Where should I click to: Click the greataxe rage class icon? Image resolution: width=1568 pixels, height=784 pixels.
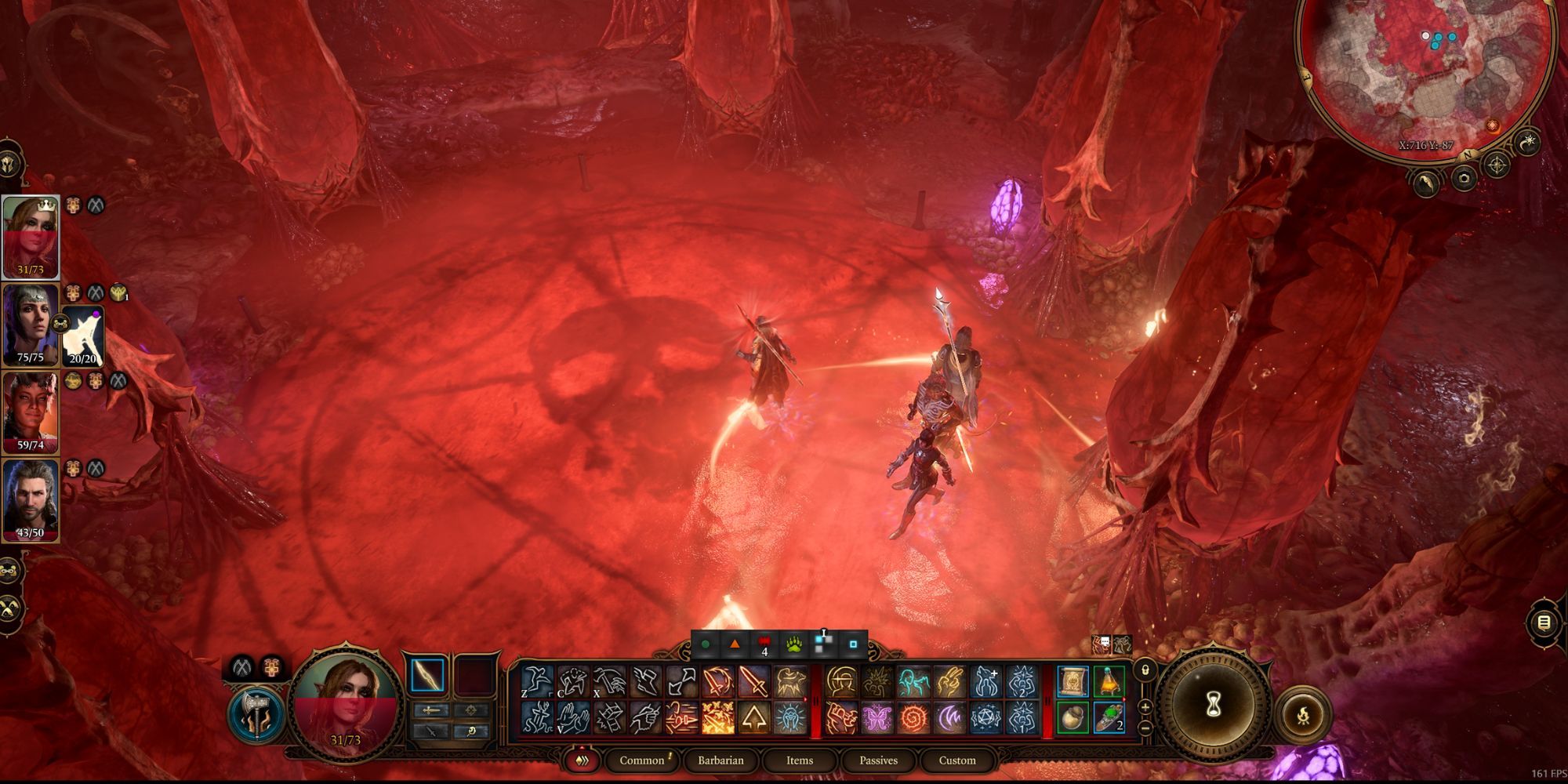[x=254, y=713]
